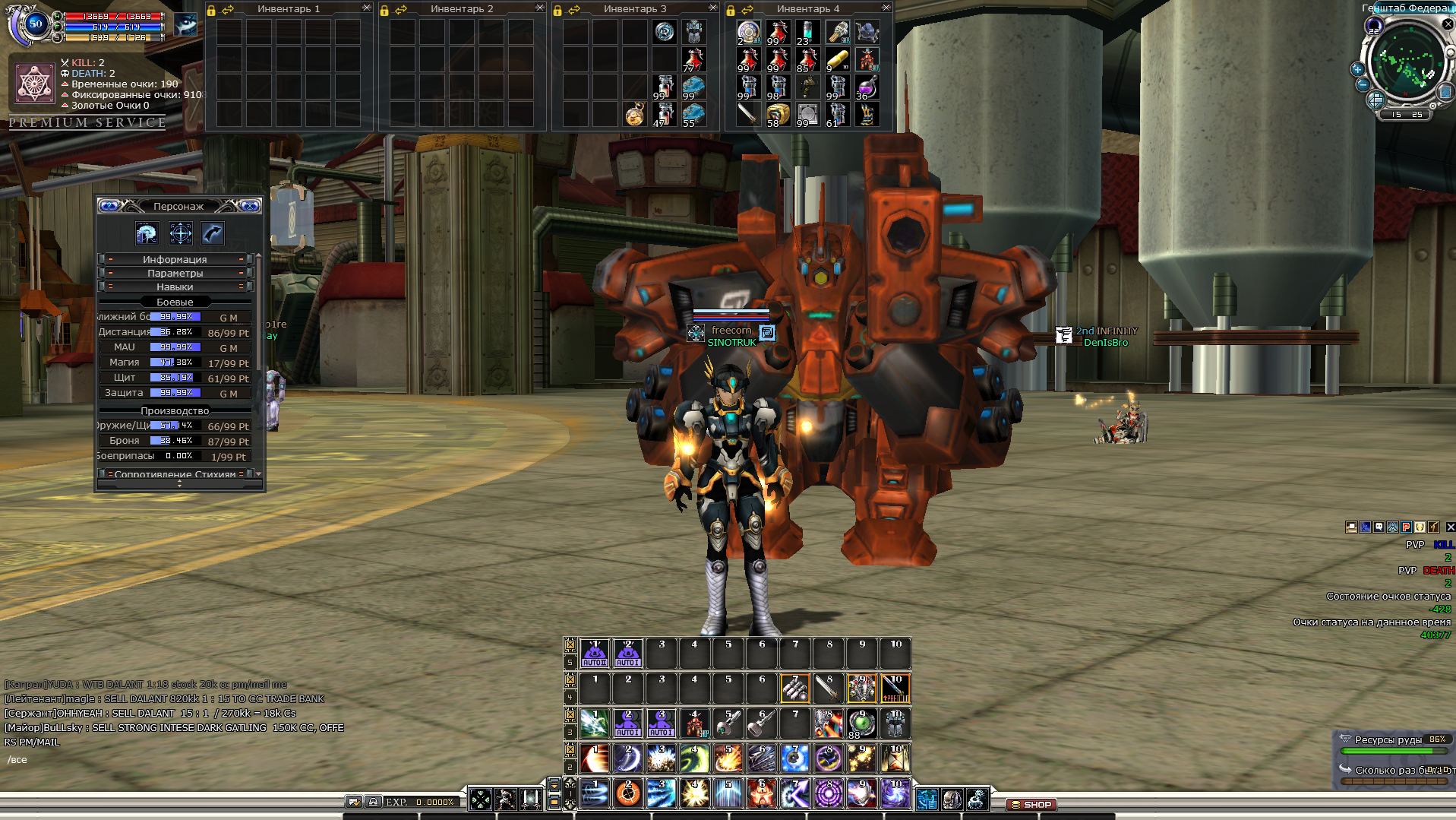Expand the Информация section

click(x=175, y=259)
